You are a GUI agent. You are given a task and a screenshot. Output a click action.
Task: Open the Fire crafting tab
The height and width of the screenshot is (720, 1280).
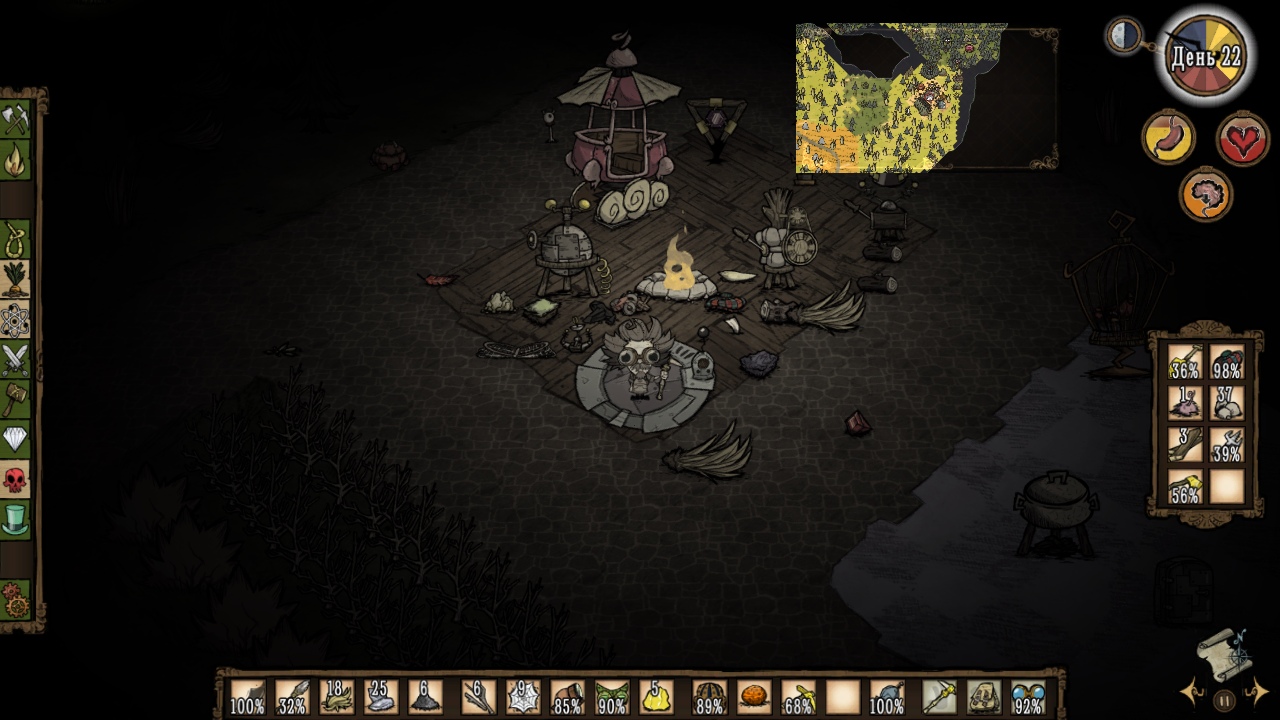pyautogui.click(x=16, y=160)
